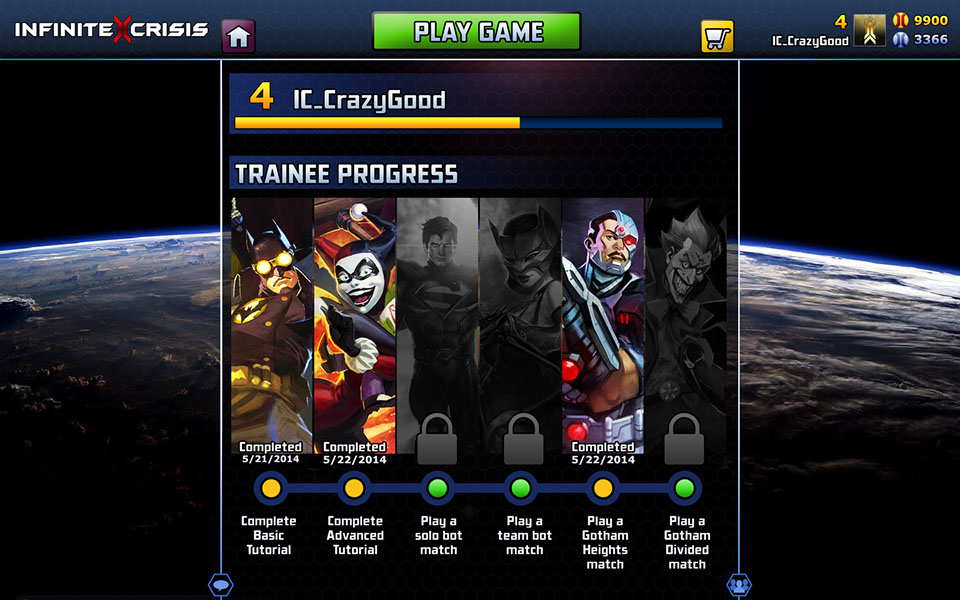Select the Gotham Divided match progress node
This screenshot has width=960, height=600.
click(685, 488)
